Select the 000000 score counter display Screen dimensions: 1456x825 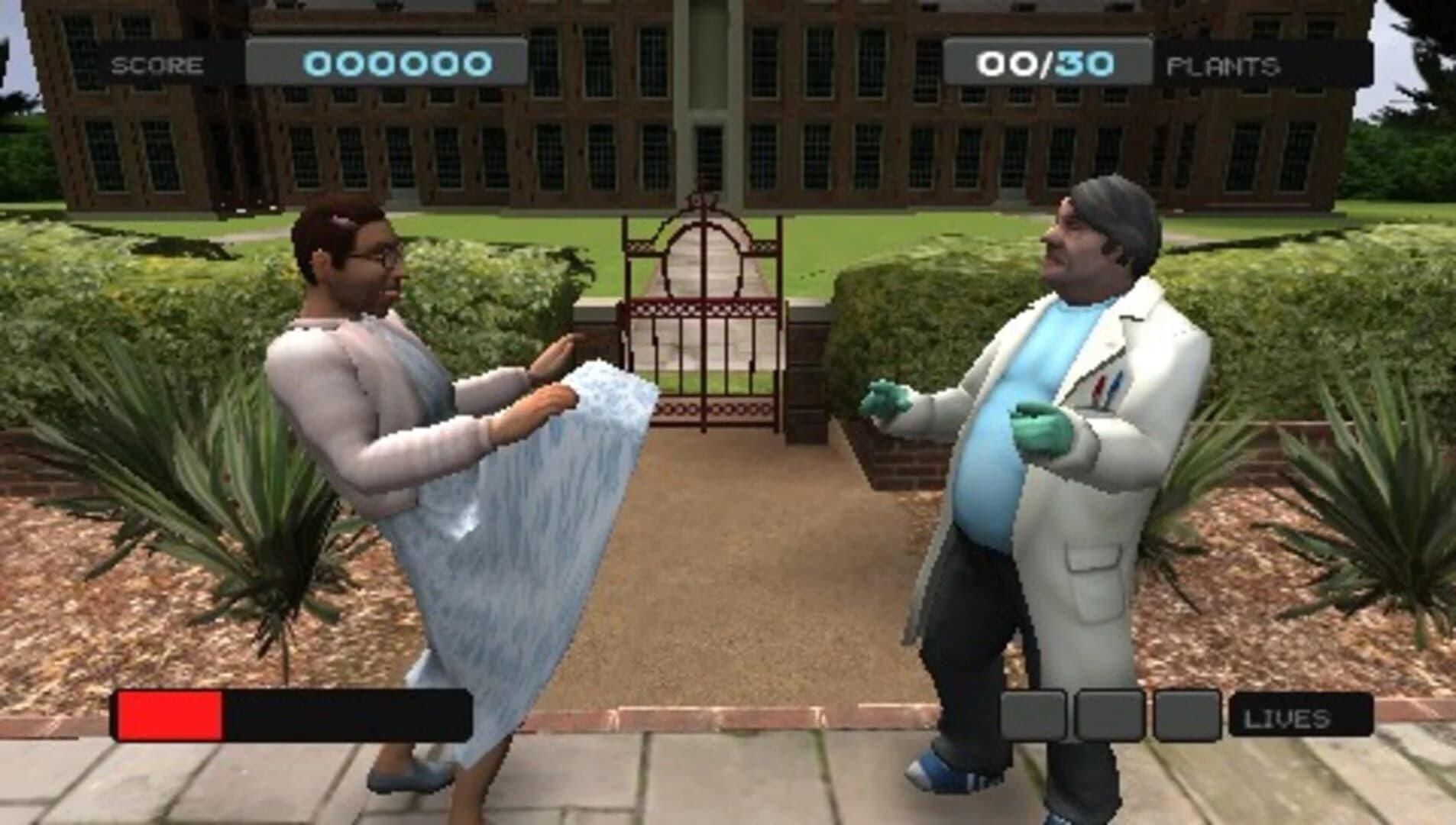click(x=397, y=63)
